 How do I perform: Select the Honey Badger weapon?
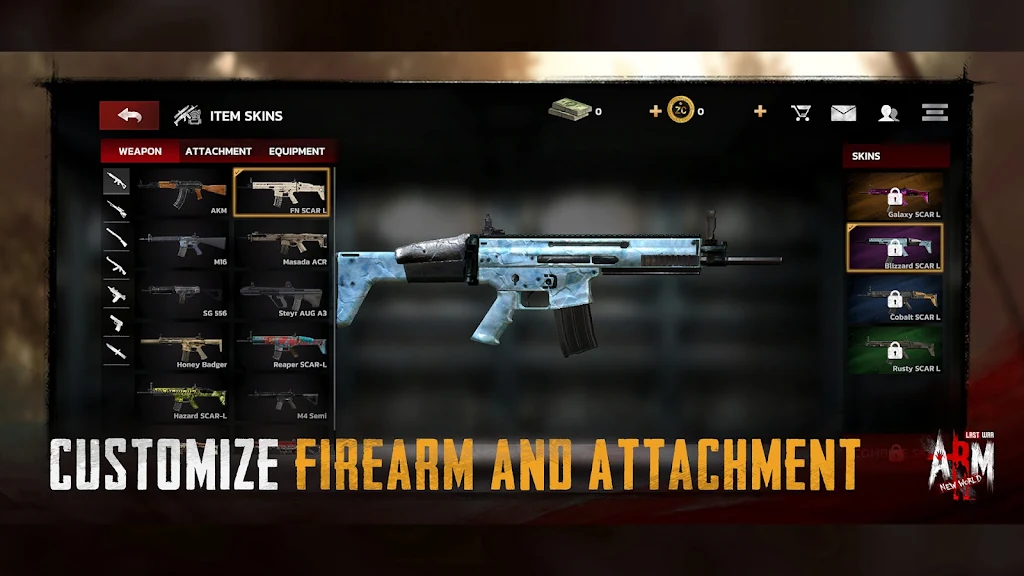(183, 347)
